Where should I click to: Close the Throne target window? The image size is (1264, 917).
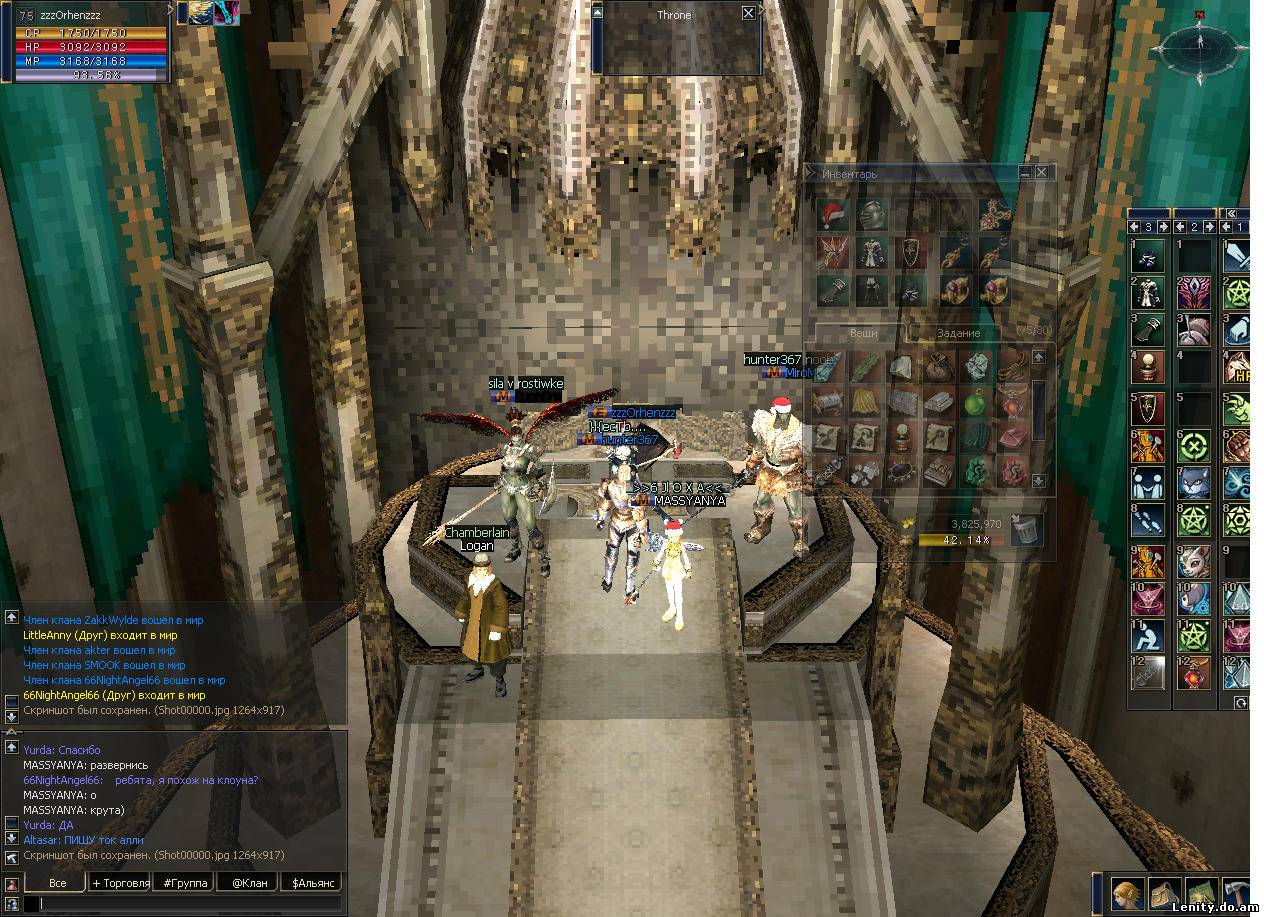[748, 13]
